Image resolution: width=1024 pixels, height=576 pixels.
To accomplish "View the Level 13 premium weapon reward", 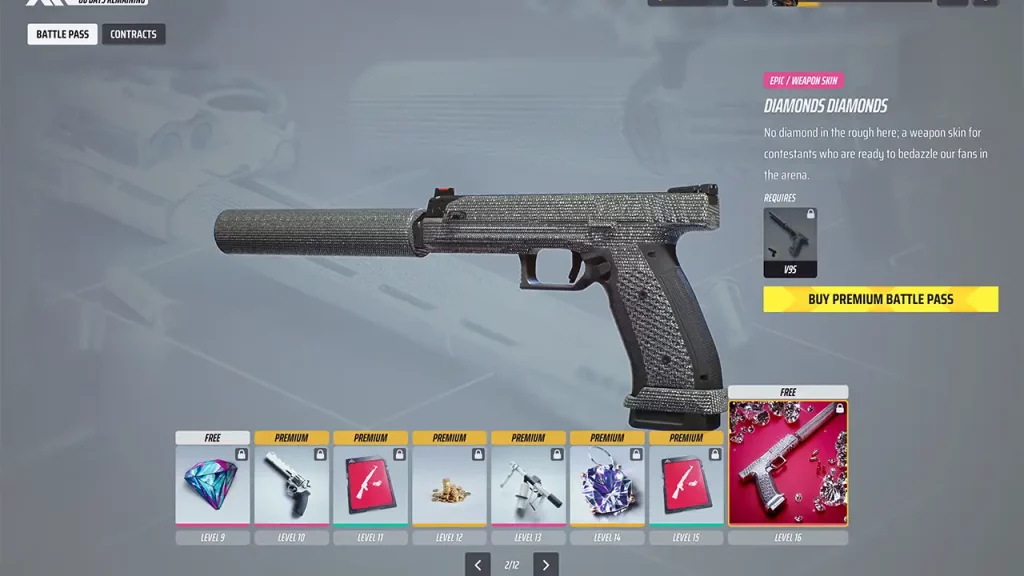I will tap(528, 485).
